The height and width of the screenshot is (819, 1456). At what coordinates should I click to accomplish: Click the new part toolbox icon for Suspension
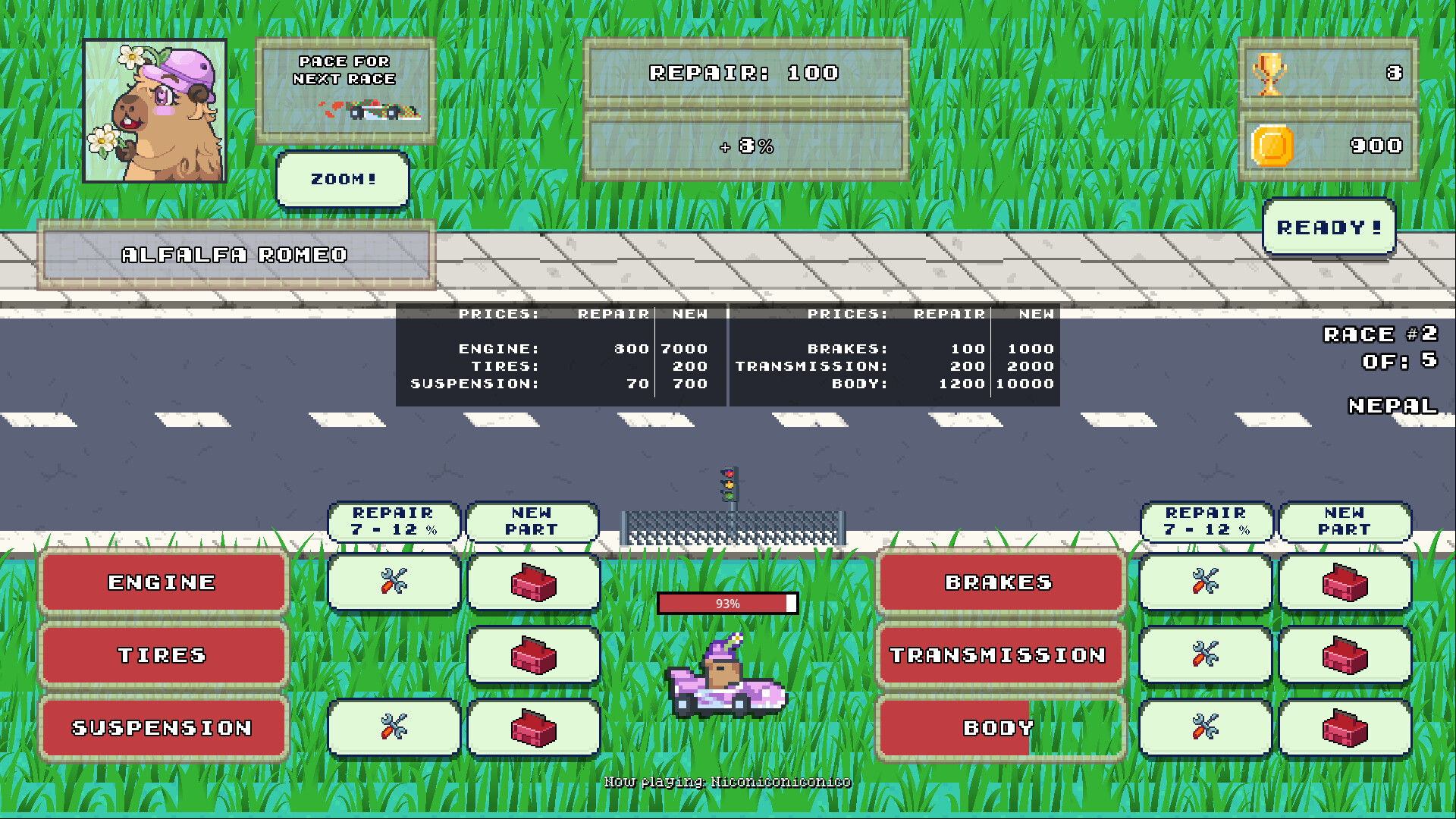(x=533, y=728)
